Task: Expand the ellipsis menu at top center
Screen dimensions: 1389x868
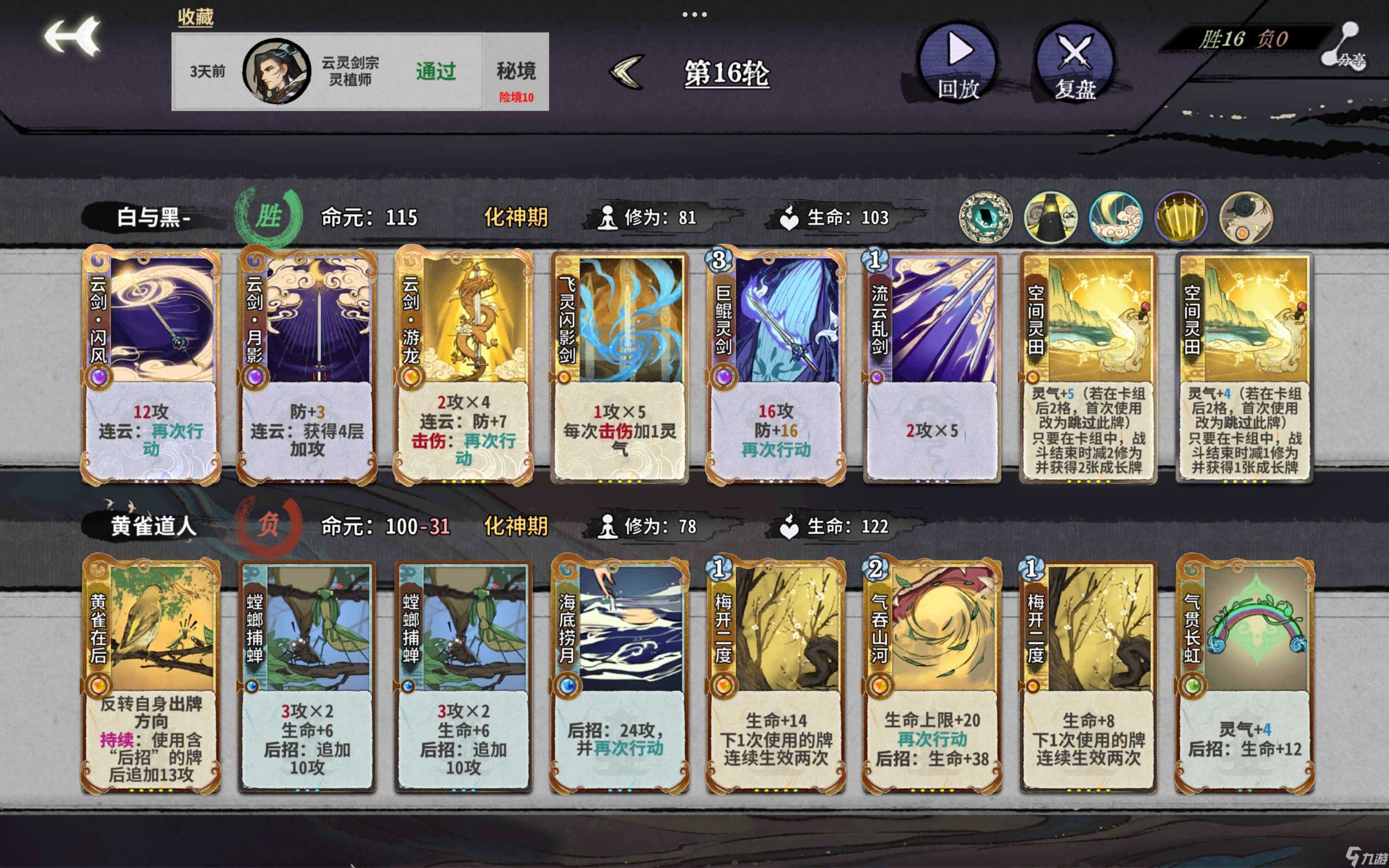Action: (x=695, y=15)
